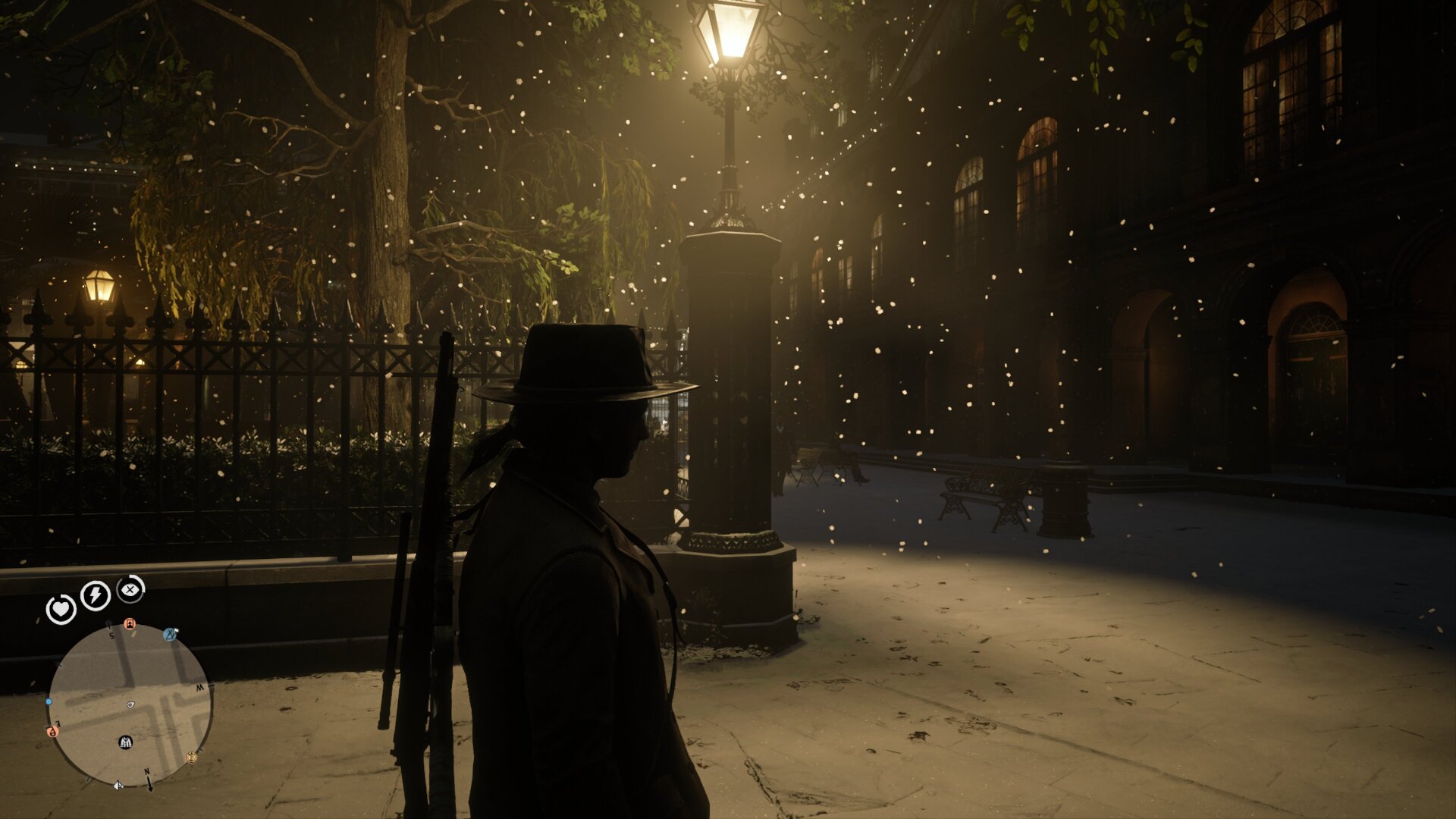Viewport: 1456px width, 819px height.
Task: Select the tailor coat marker on minimap
Action: [x=126, y=742]
